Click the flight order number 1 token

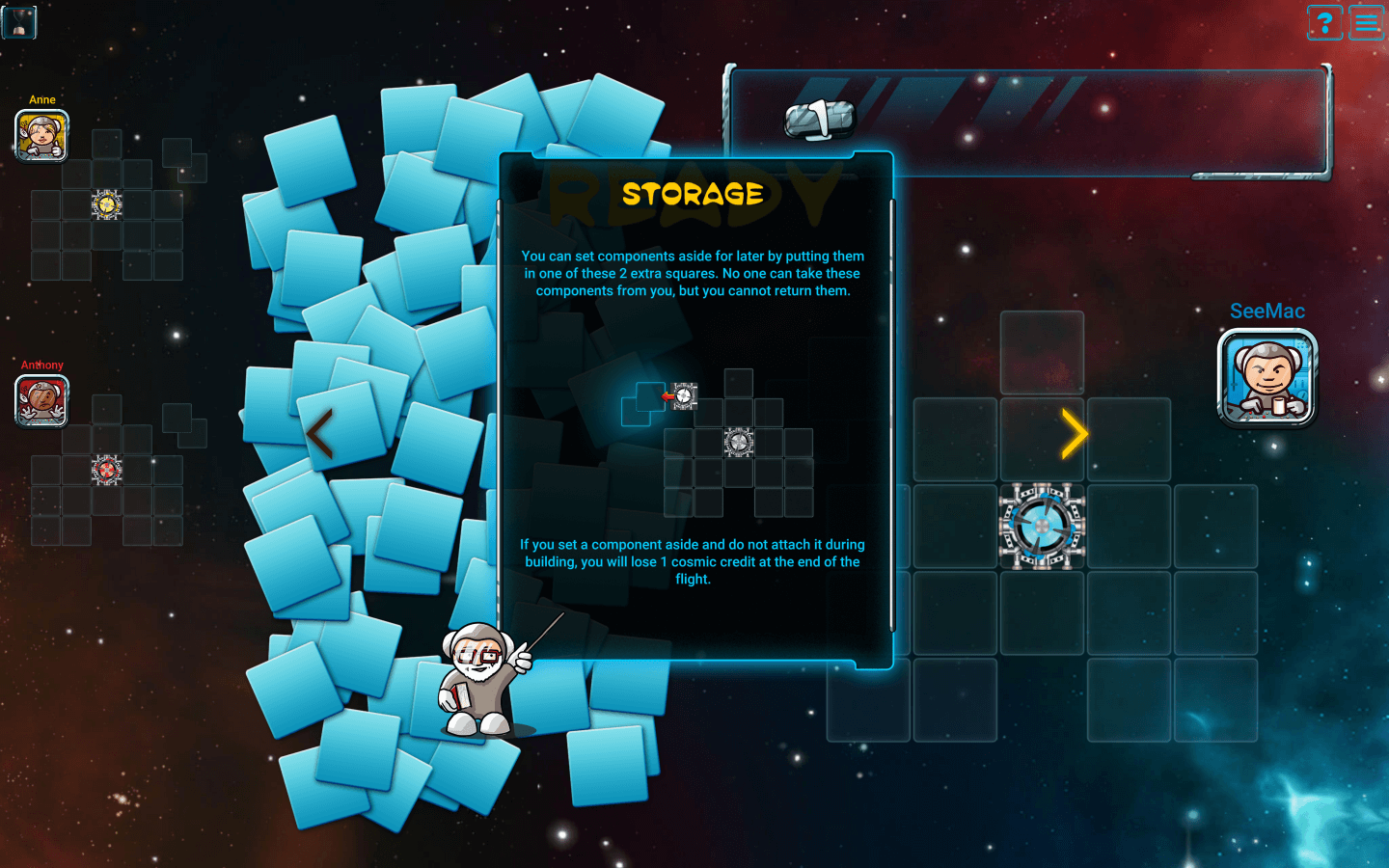tap(820, 121)
